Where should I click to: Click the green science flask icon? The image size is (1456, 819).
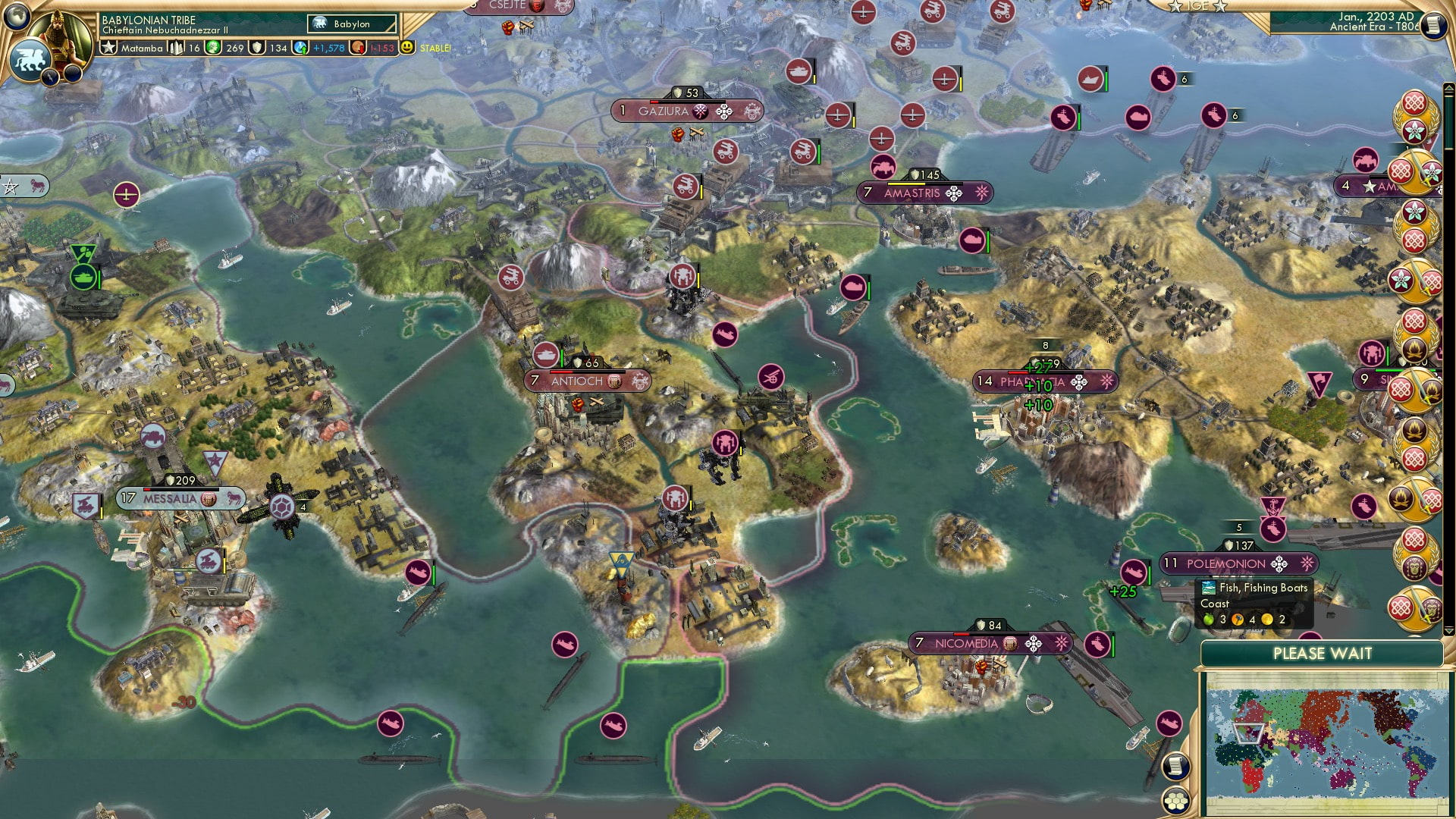(214, 48)
